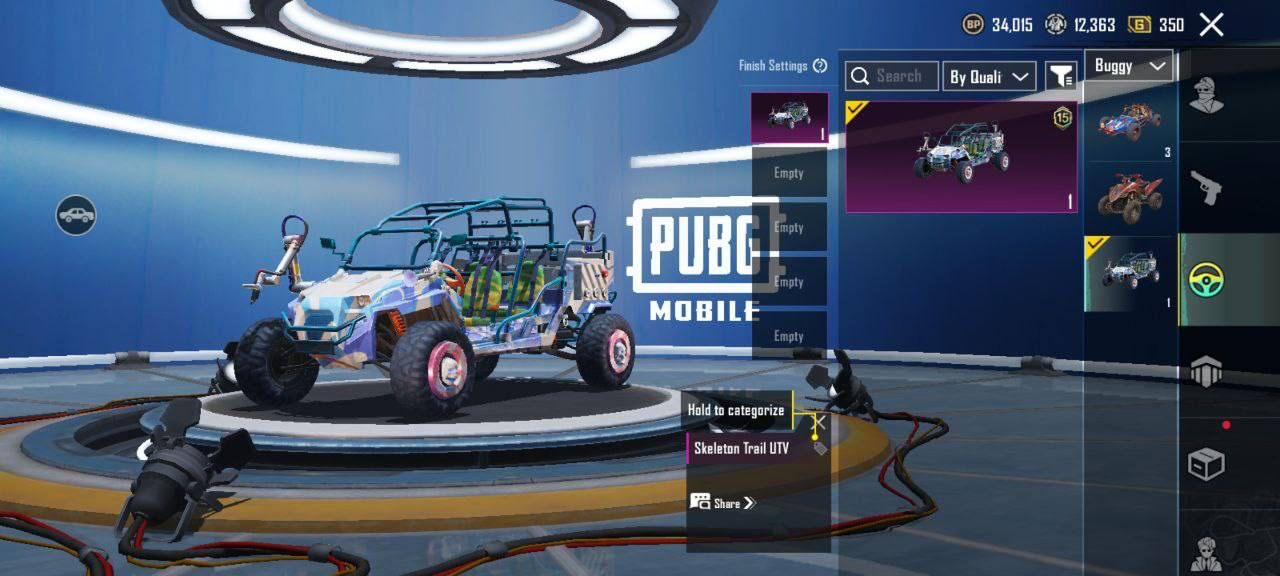This screenshot has width=1280, height=576.
Task: Choose the blue and orange buggy skin
Action: pos(1129,122)
